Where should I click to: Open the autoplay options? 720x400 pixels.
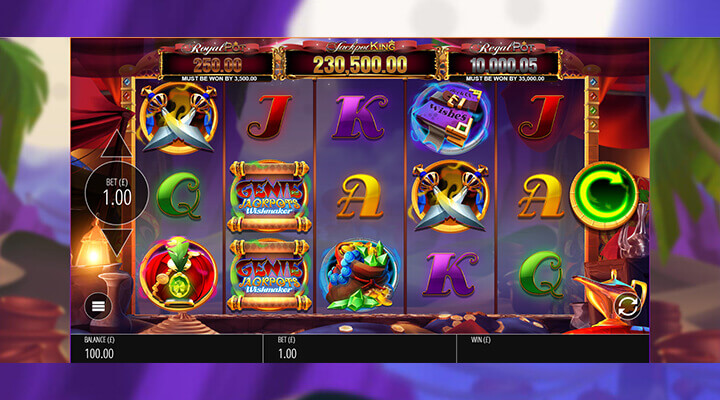pos(627,304)
